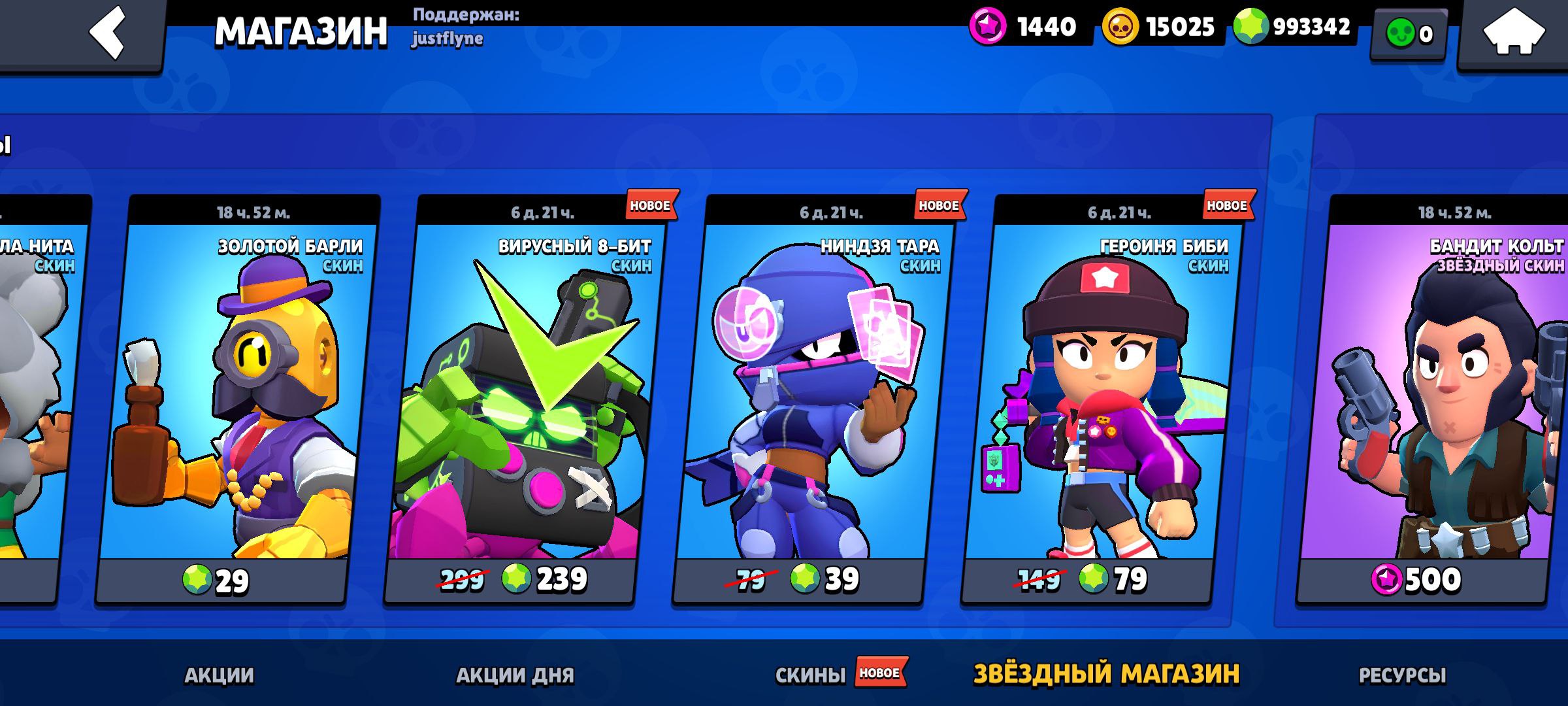Click the home icon in the top right
The image size is (1568, 706).
click(x=1513, y=31)
